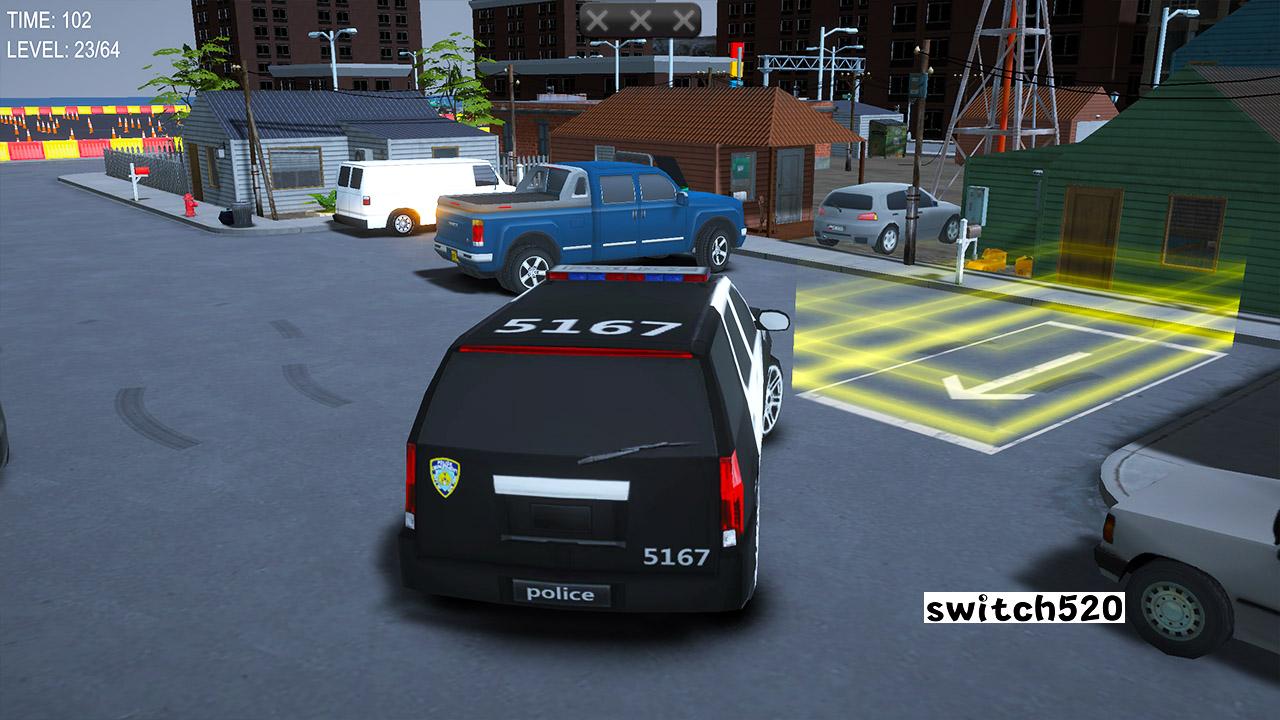Click the police light bar on the roof
1280x720 pixels.
coord(625,273)
